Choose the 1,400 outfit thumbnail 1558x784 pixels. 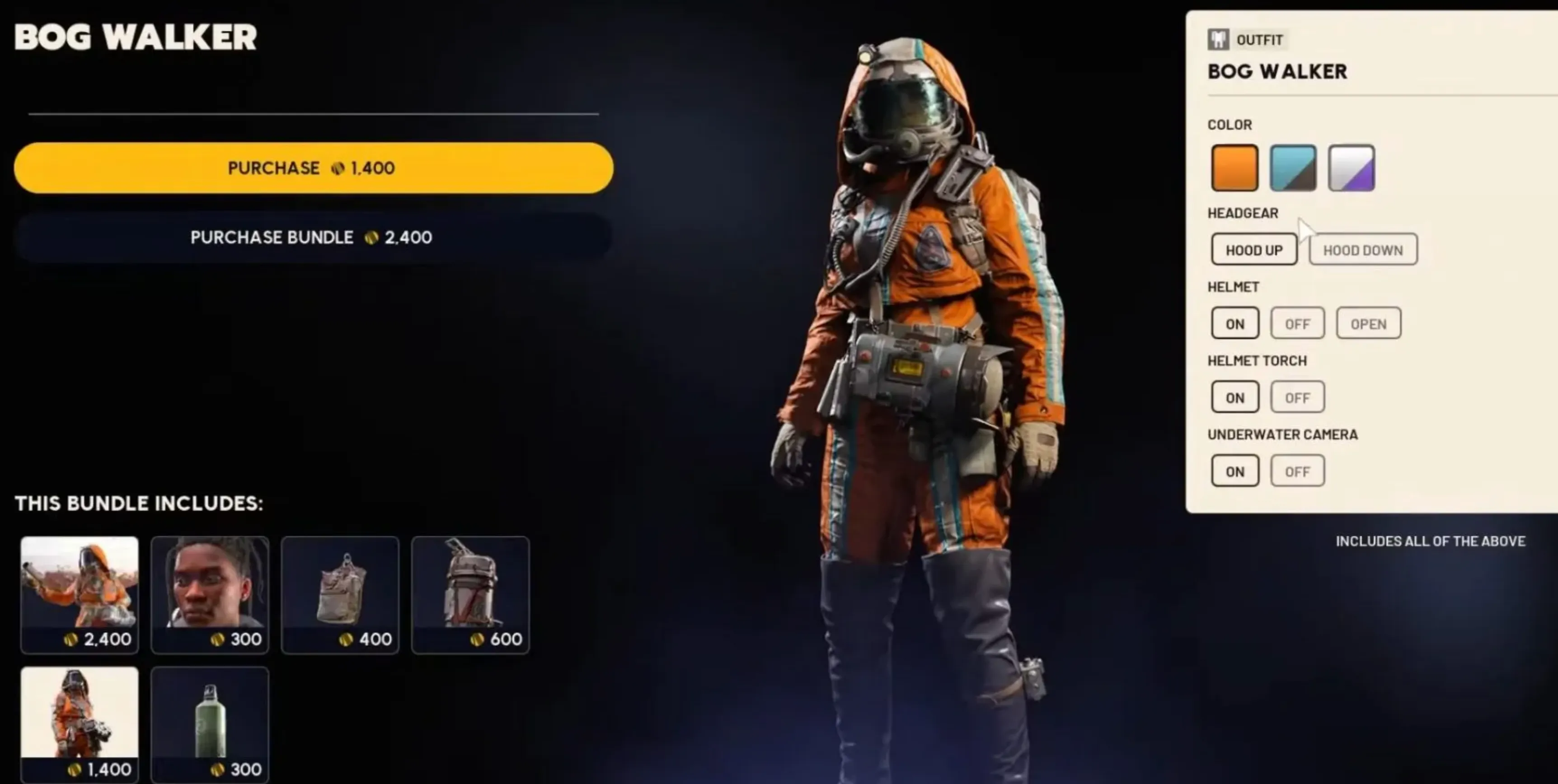pos(79,723)
